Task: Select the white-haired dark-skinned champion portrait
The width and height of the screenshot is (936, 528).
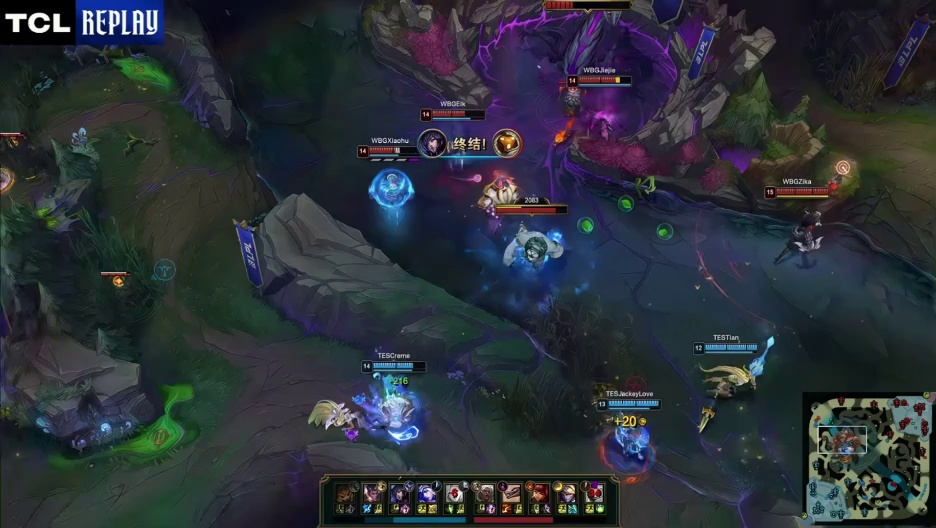Action: 484,494
